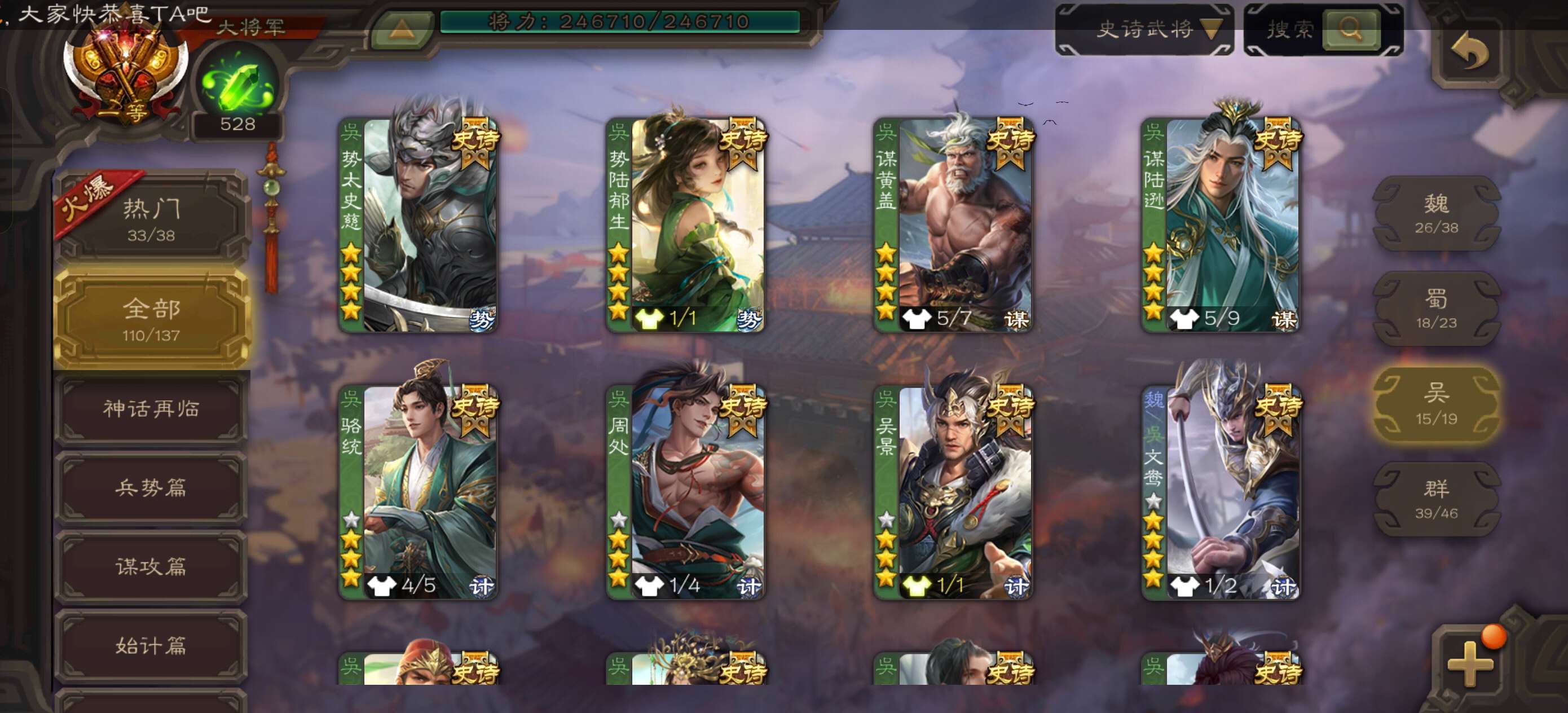
Task: Open the 神话再临 category
Action: coord(151,408)
